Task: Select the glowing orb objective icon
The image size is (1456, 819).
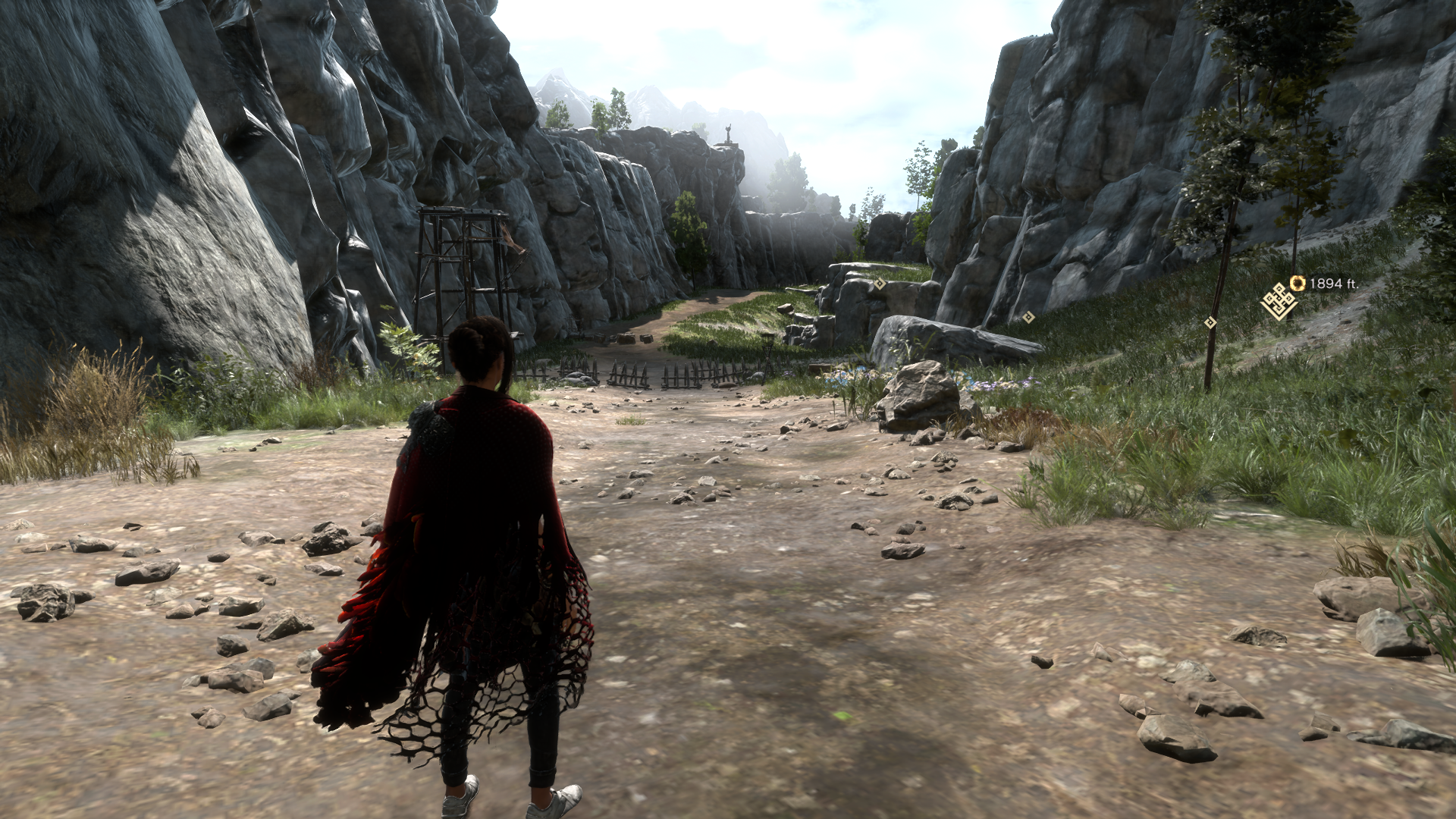Action: coord(1298,283)
